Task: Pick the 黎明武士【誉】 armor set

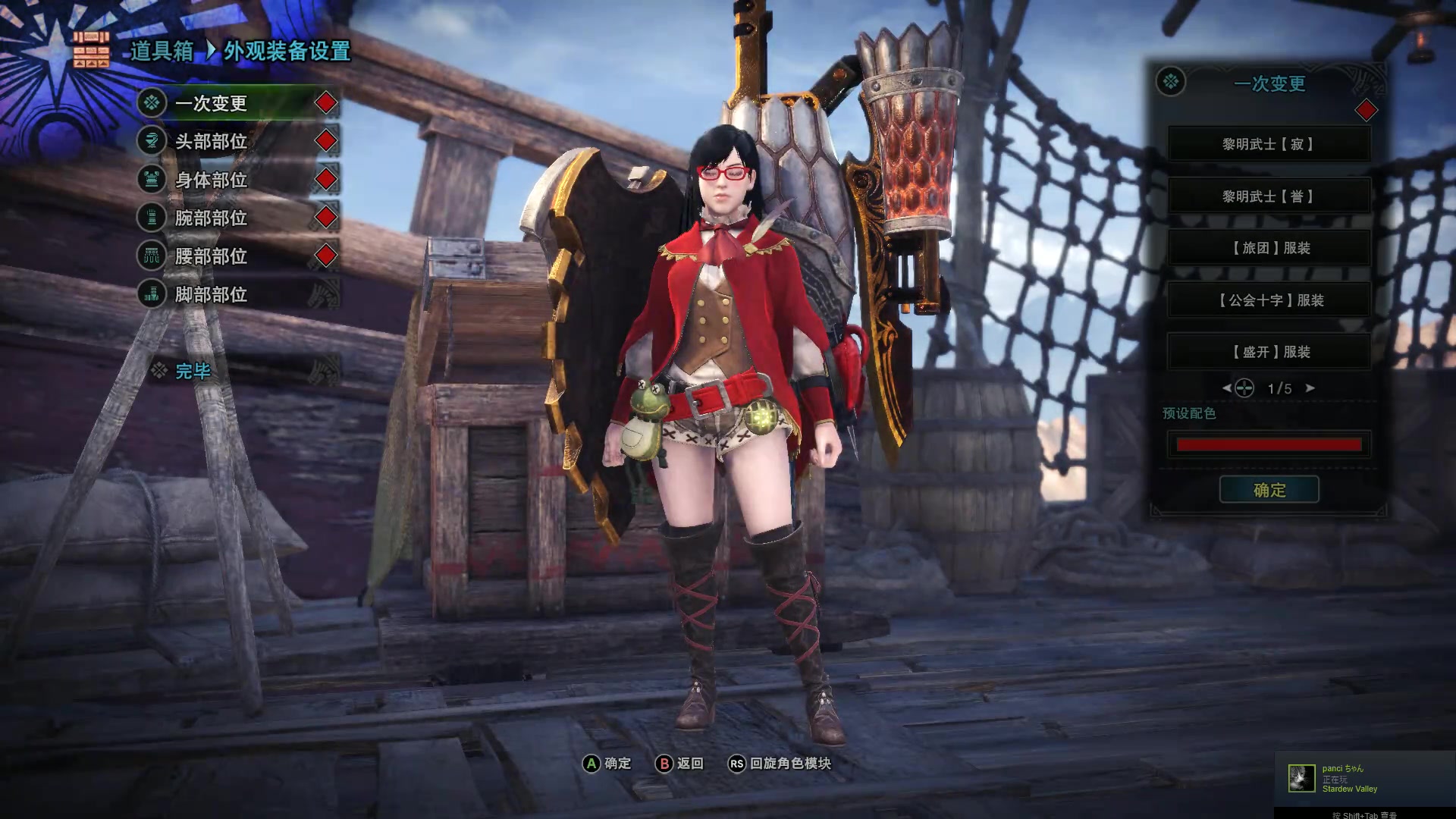Action: click(x=1269, y=196)
